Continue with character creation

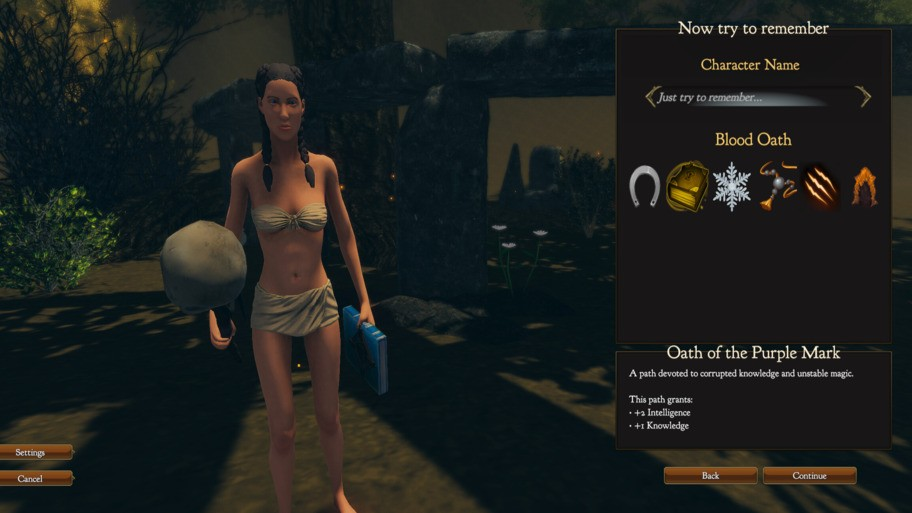coord(809,476)
